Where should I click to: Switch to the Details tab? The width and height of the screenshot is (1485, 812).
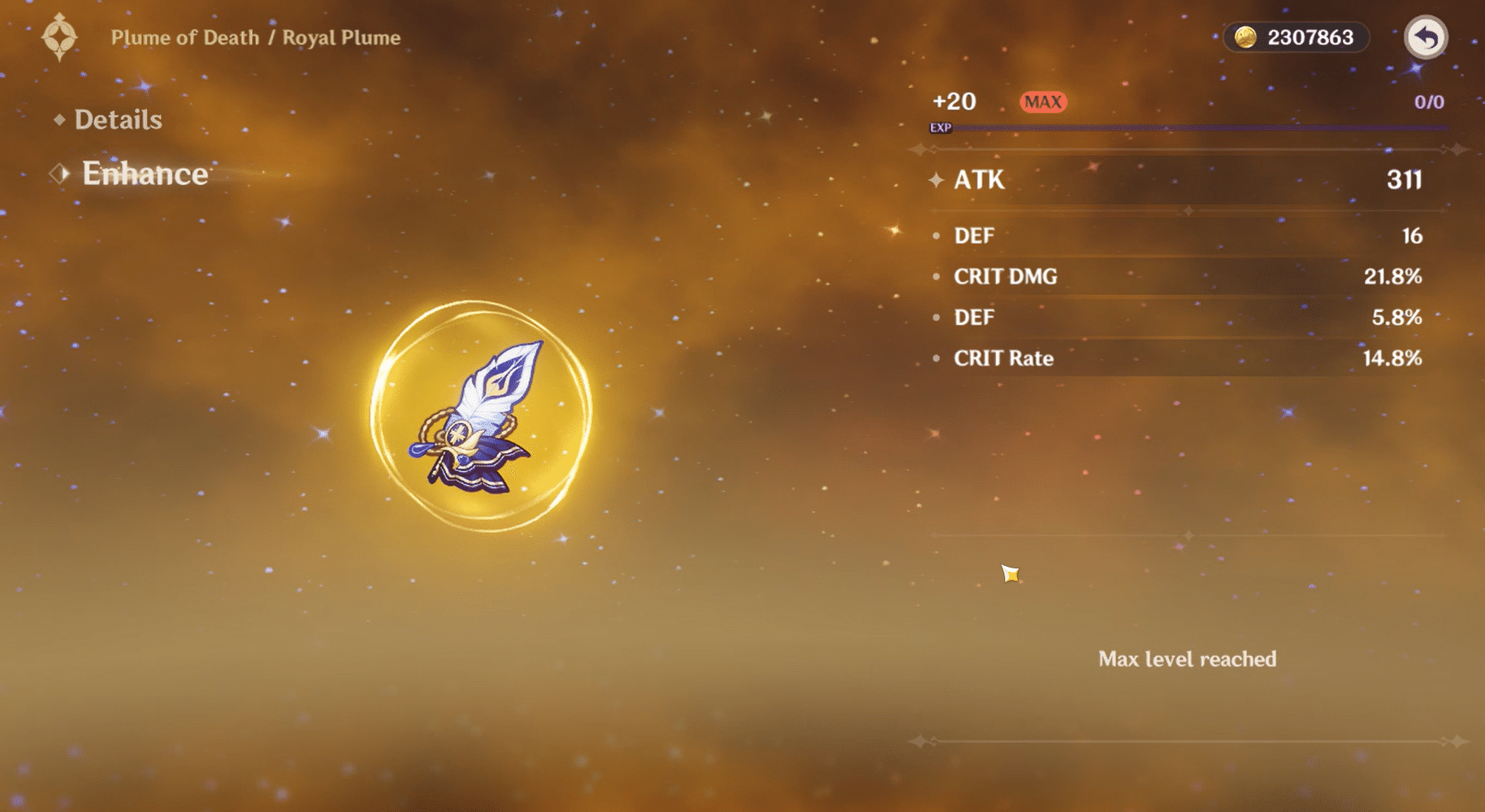119,119
